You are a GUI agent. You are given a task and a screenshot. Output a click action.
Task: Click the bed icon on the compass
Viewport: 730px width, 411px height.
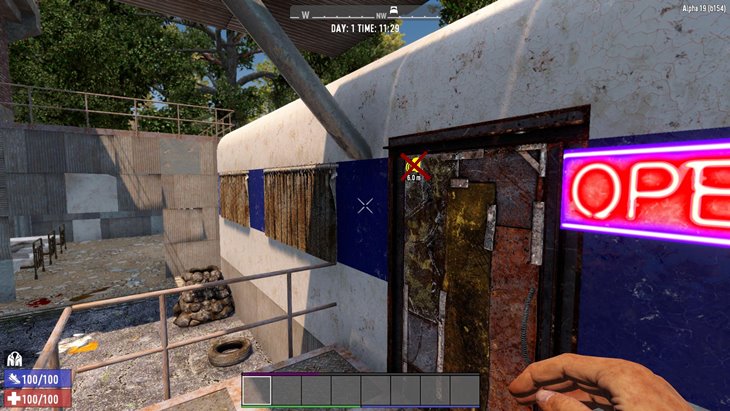point(396,10)
